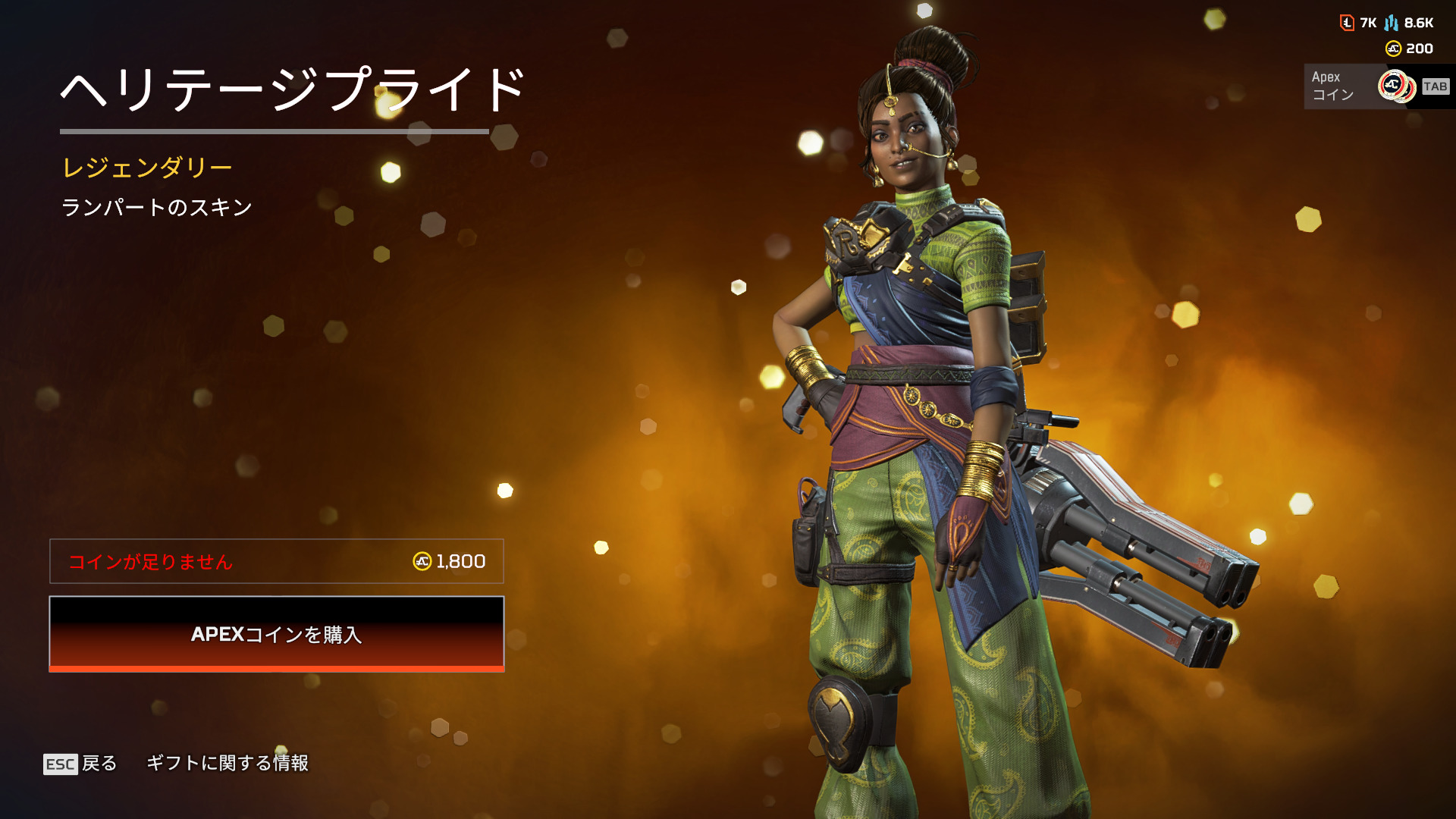The width and height of the screenshot is (1456, 819).
Task: Go back with the 戻る button
Action: pos(81,763)
